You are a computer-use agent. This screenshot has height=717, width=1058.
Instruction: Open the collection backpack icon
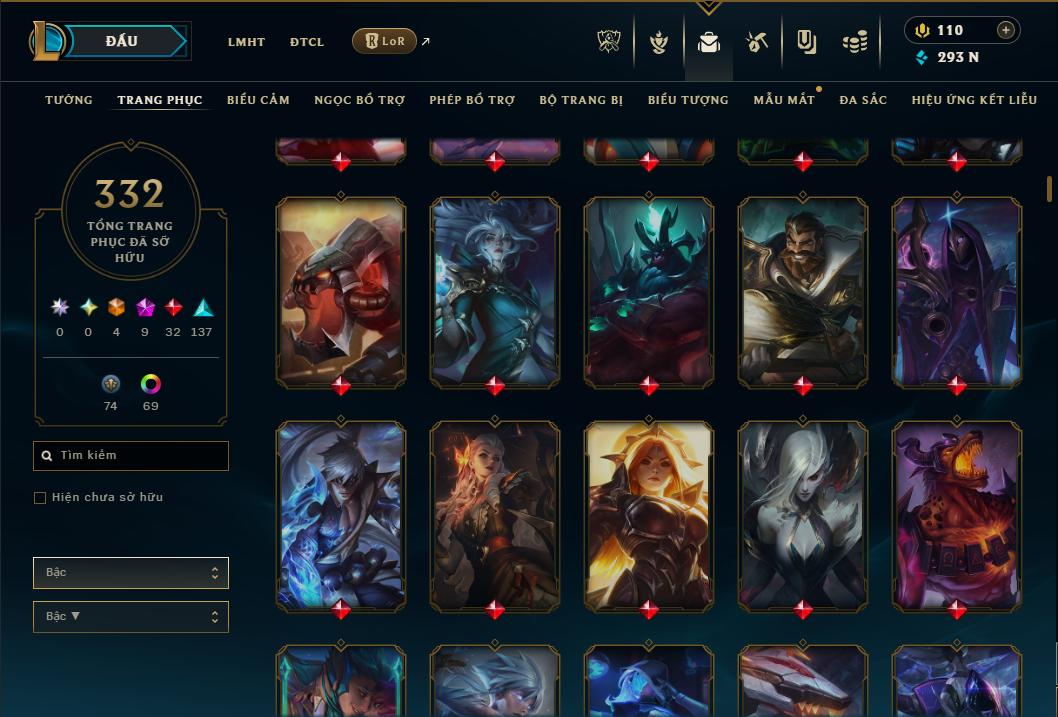pos(708,42)
